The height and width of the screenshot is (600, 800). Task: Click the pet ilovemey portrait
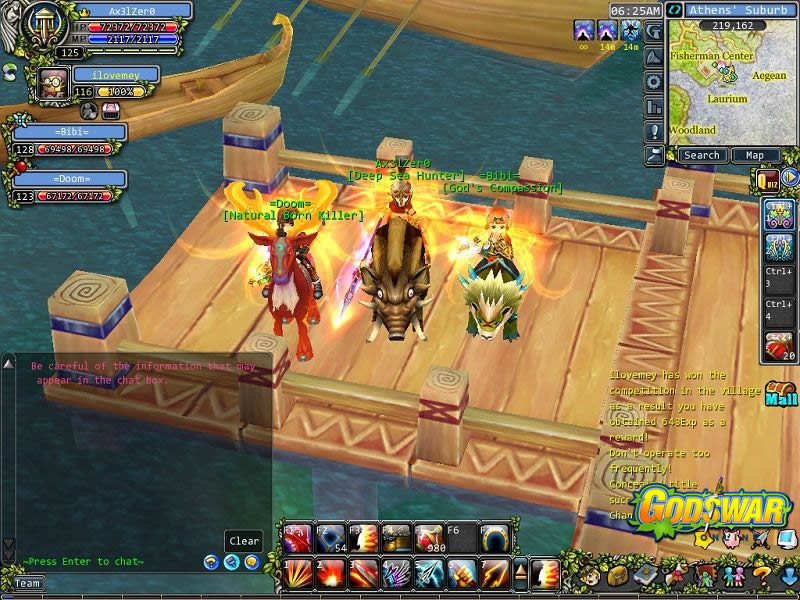click(53, 83)
